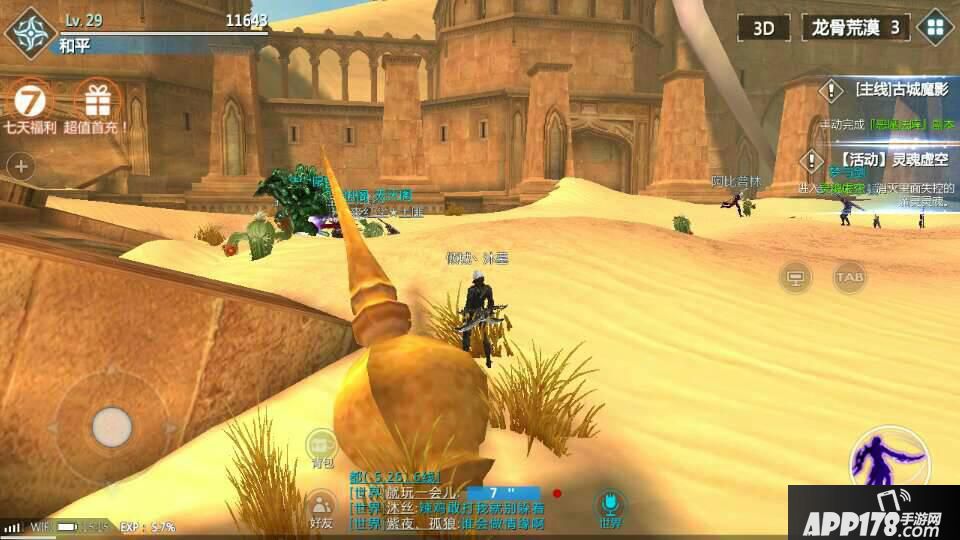Play the 7-second voice message bar
Viewport: 960px width, 540px height.
(503, 493)
